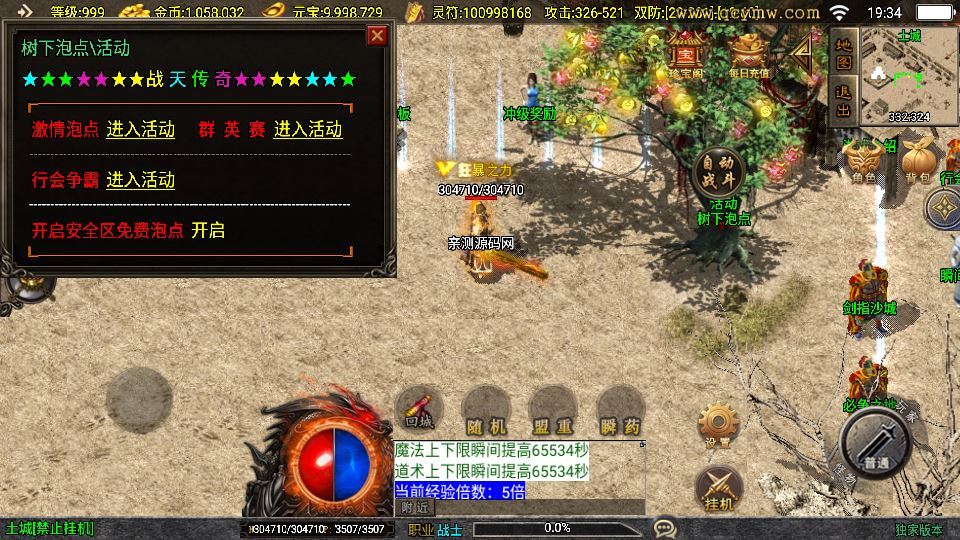Viewport: 960px width, 540px height.
Task: Use the 回城 return-to-town scroll
Action: coord(419,409)
